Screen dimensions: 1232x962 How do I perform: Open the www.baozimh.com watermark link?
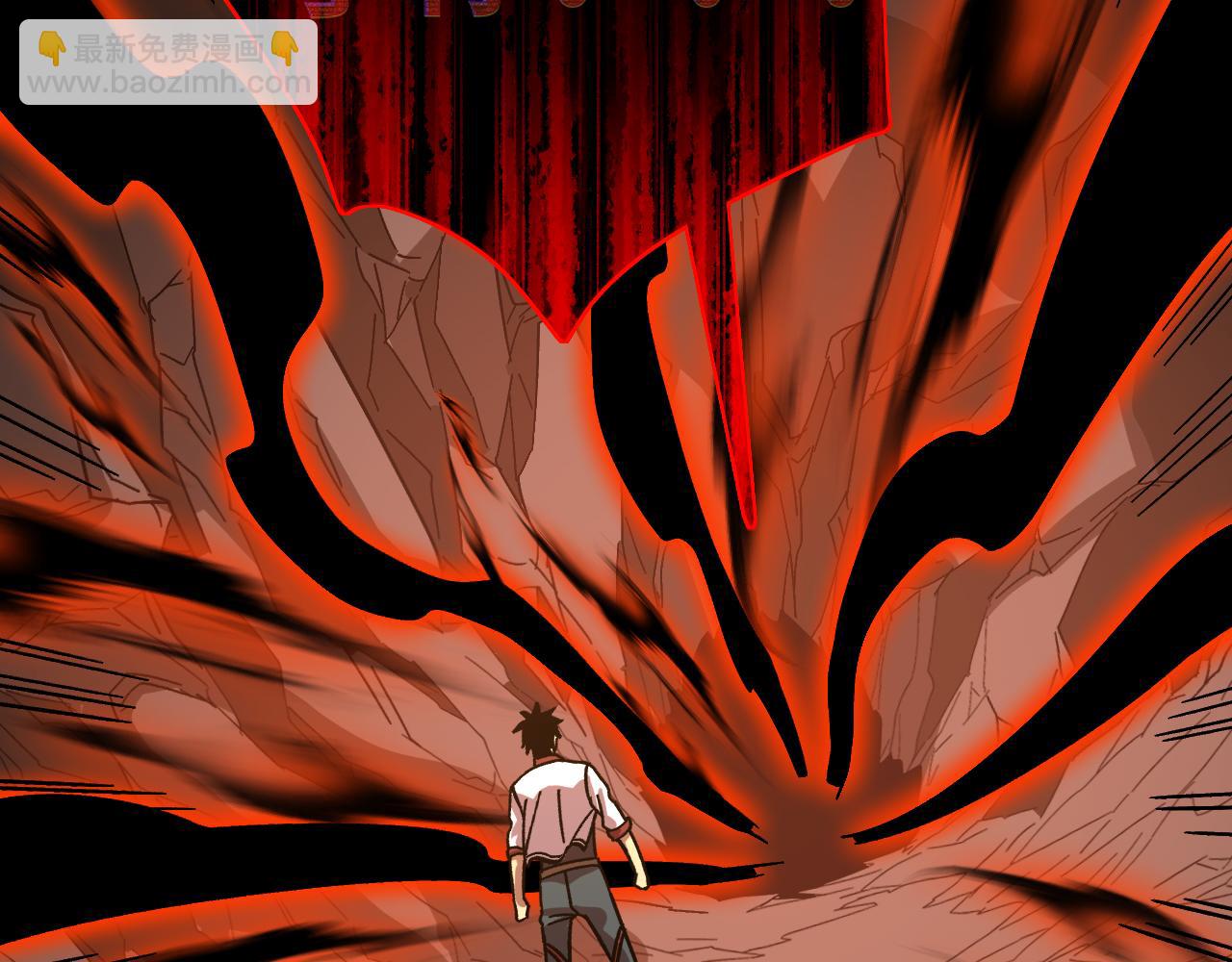click(169, 84)
